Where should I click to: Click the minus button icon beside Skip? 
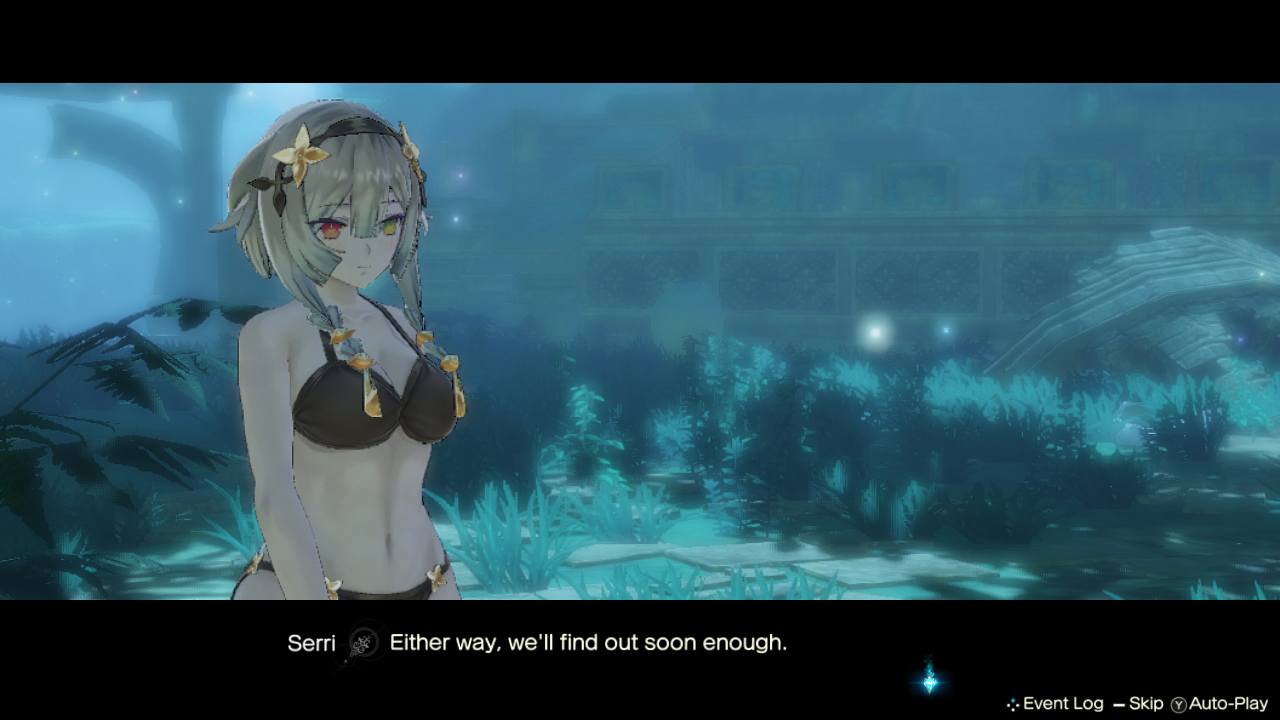coord(1118,704)
